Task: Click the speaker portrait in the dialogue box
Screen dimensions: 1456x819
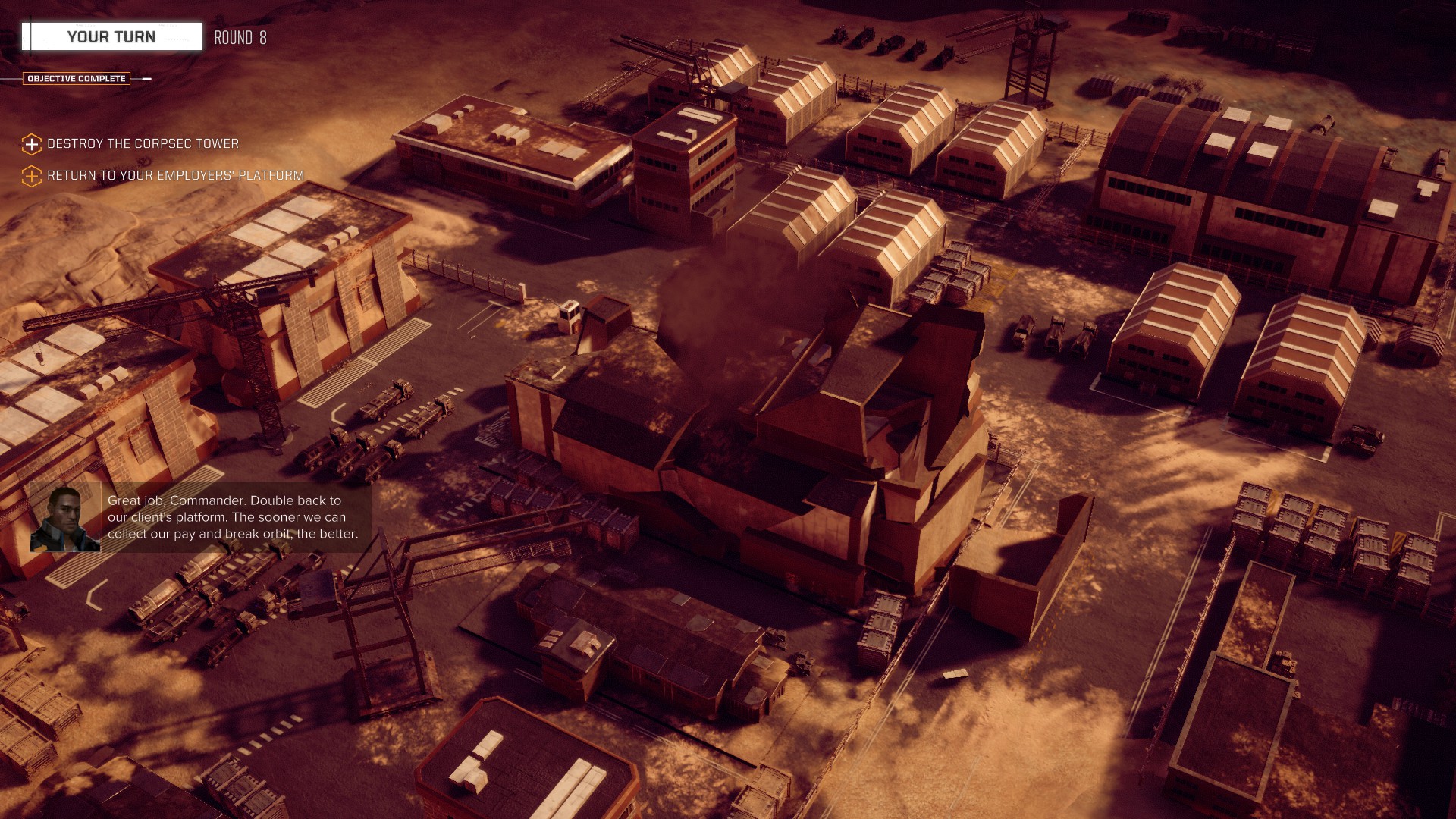Action: 64,519
